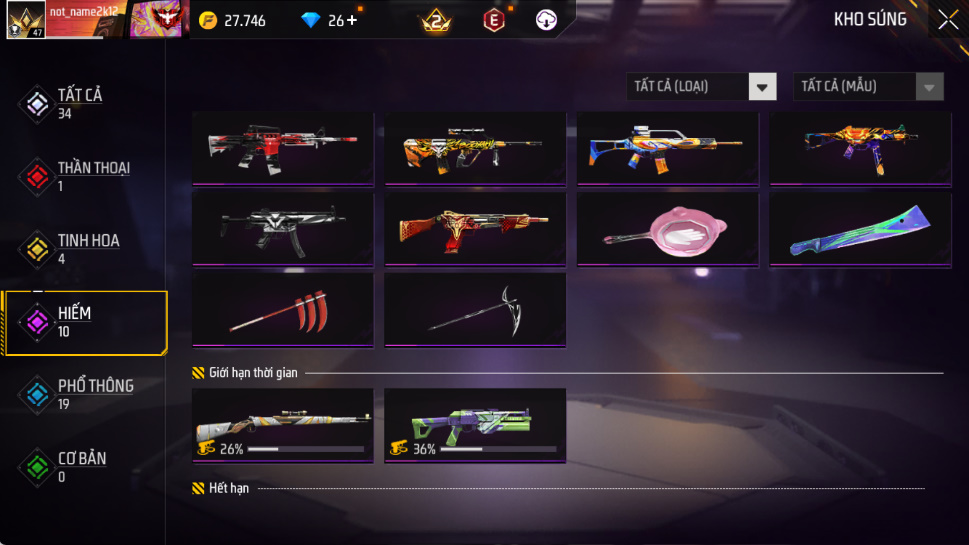This screenshot has height=545, width=969.
Task: Choose the red scythe melee skin
Action: click(282, 309)
